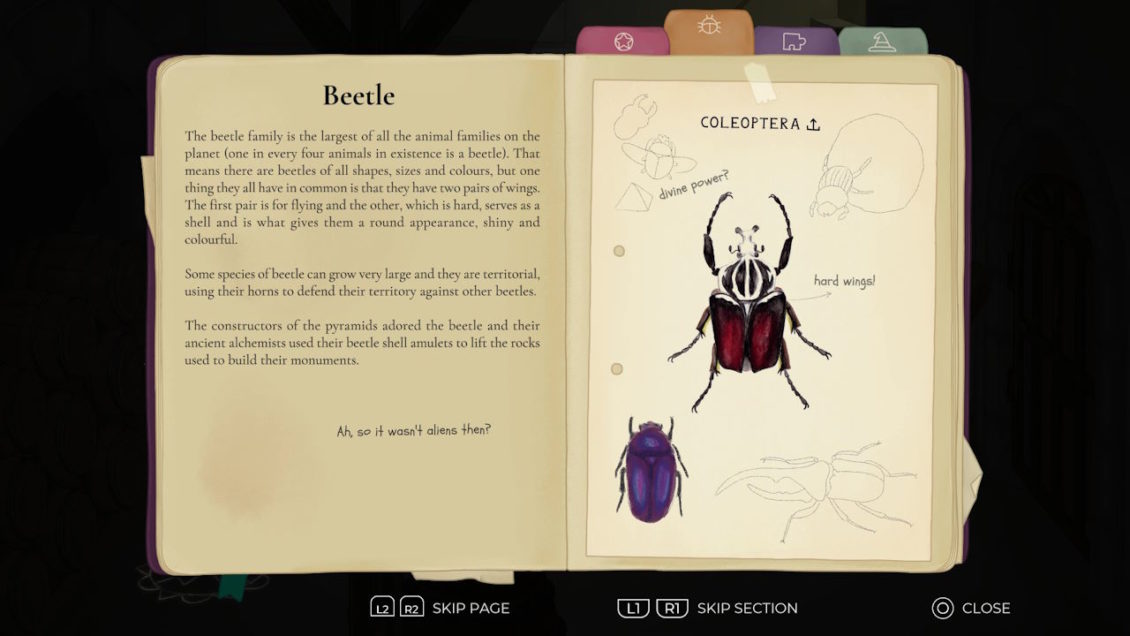Switch to the purple puzzle piece tab
The image size is (1130, 636).
(796, 42)
